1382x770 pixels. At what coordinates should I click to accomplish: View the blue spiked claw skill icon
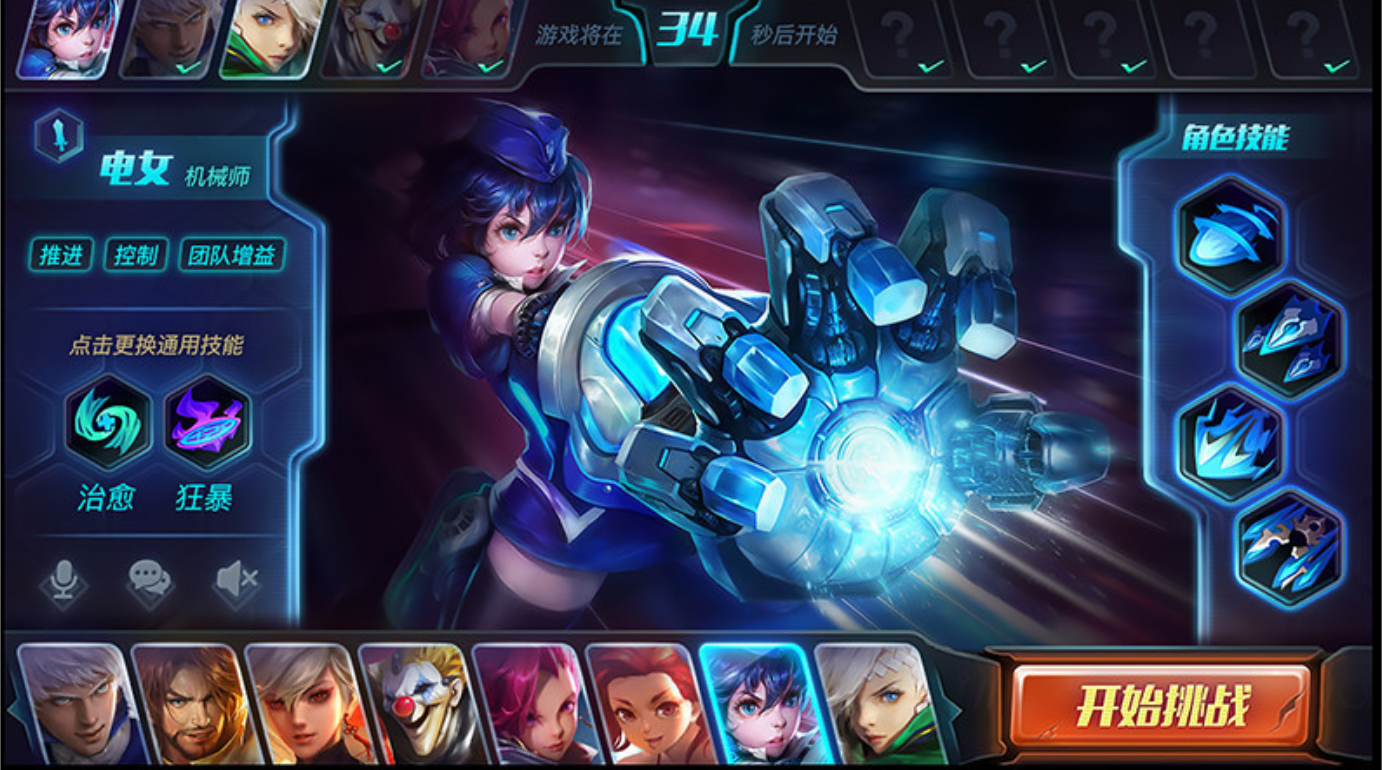tap(1229, 443)
